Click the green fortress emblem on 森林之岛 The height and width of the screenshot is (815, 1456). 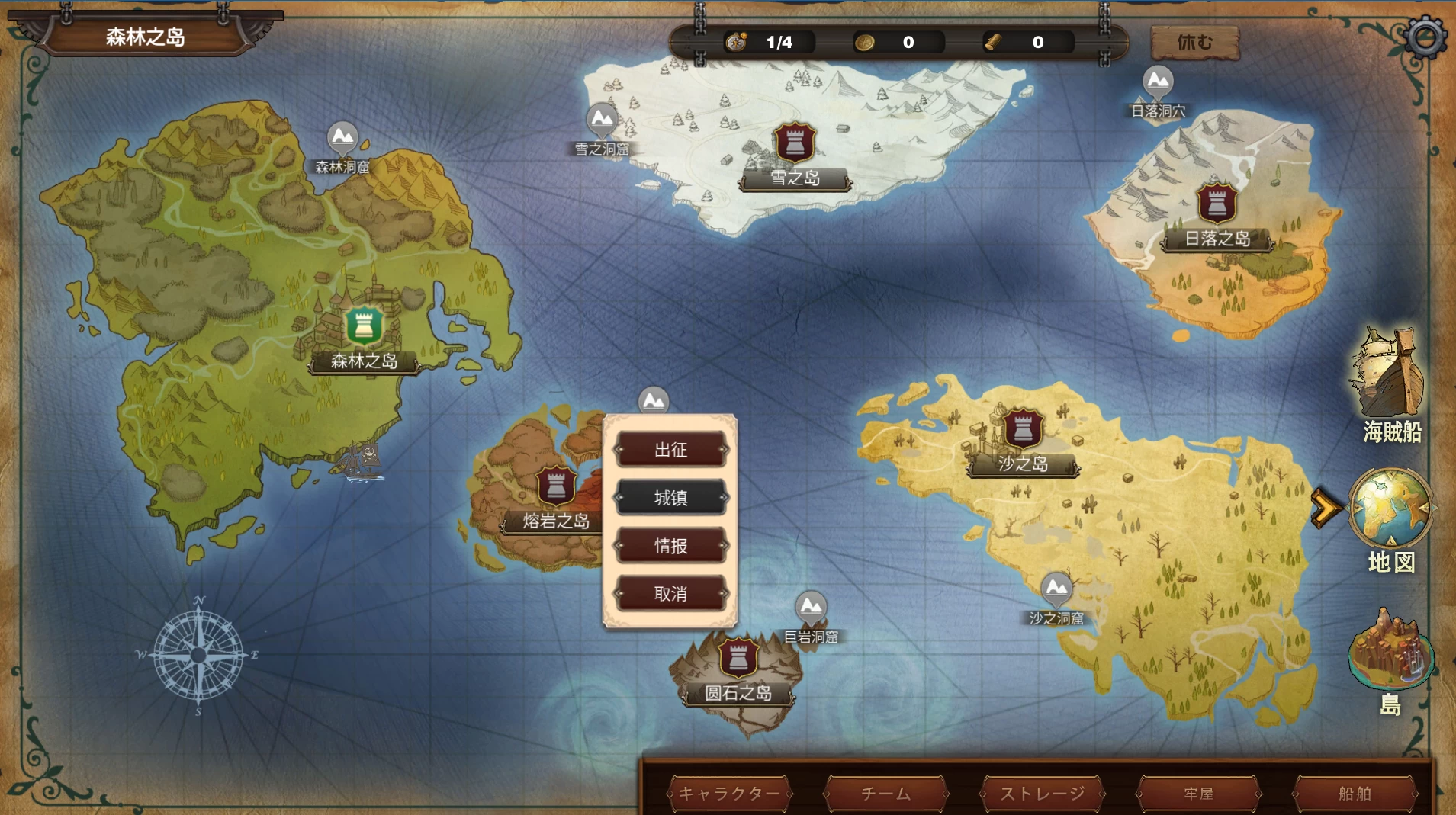point(363,326)
